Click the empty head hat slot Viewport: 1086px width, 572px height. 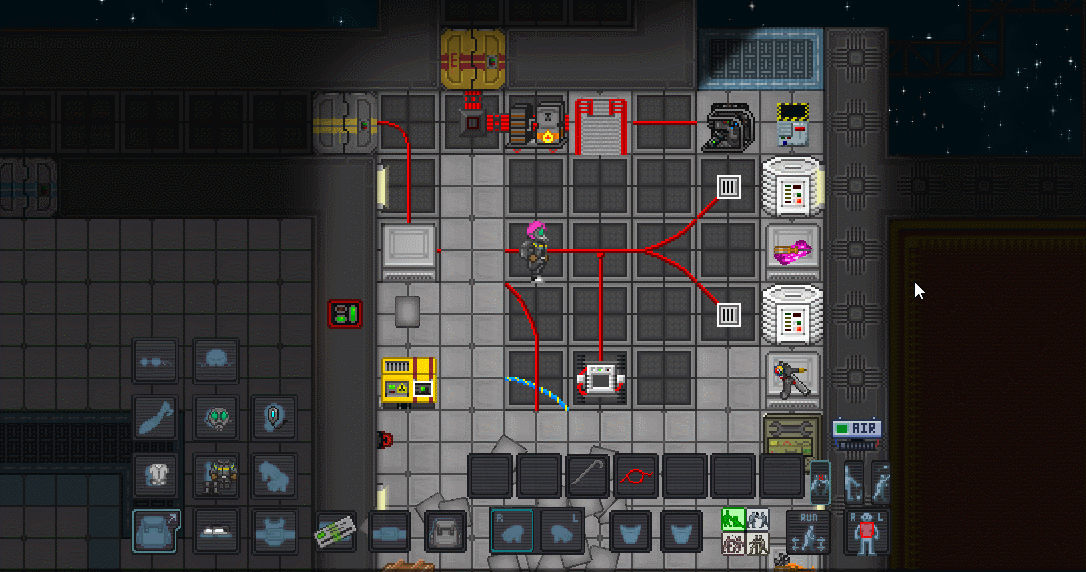click(215, 358)
